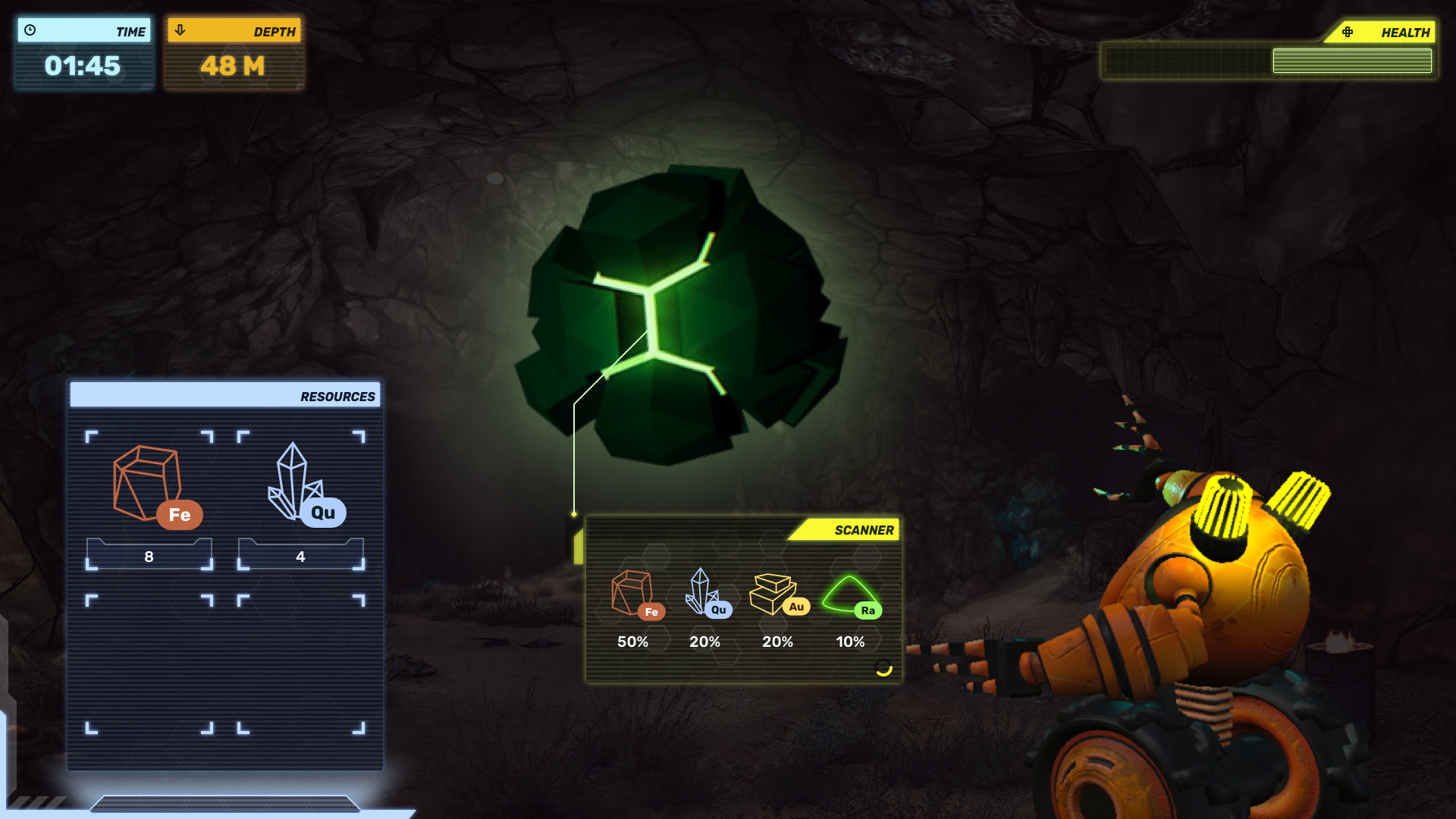Select the Qu quartz resource slot
The image size is (1456, 819).
click(301, 499)
